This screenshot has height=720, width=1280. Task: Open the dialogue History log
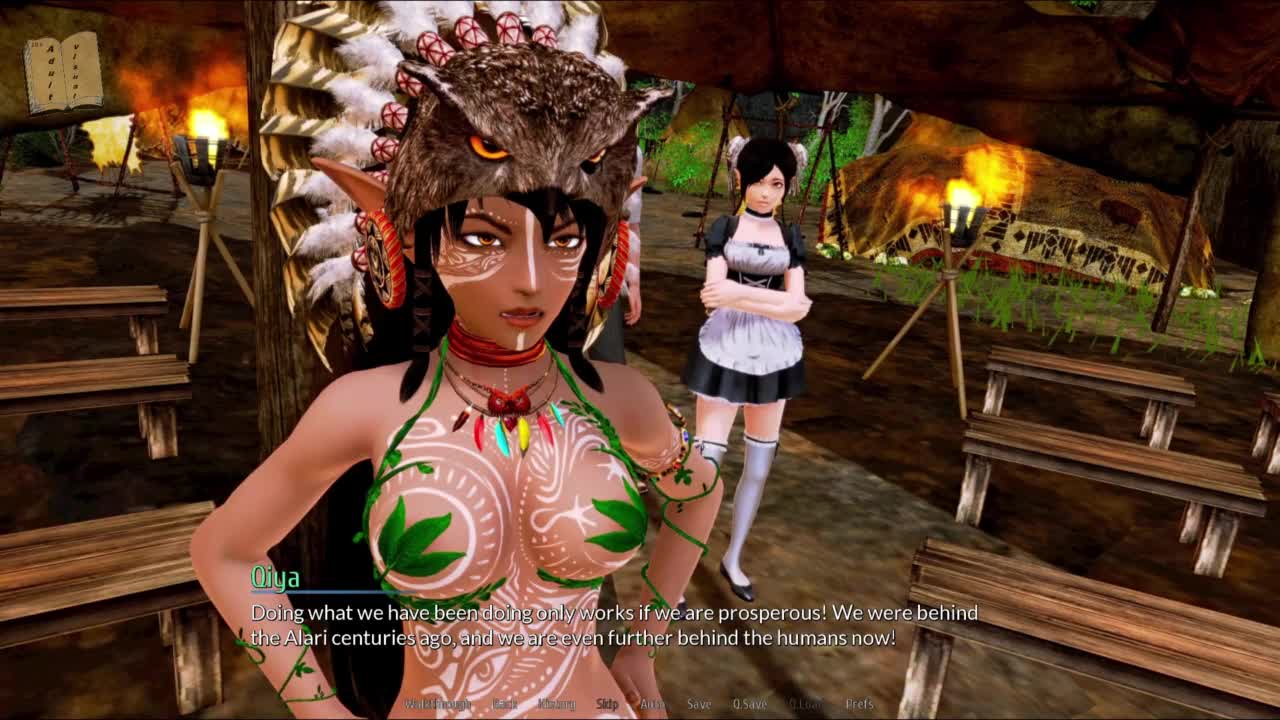(x=556, y=704)
